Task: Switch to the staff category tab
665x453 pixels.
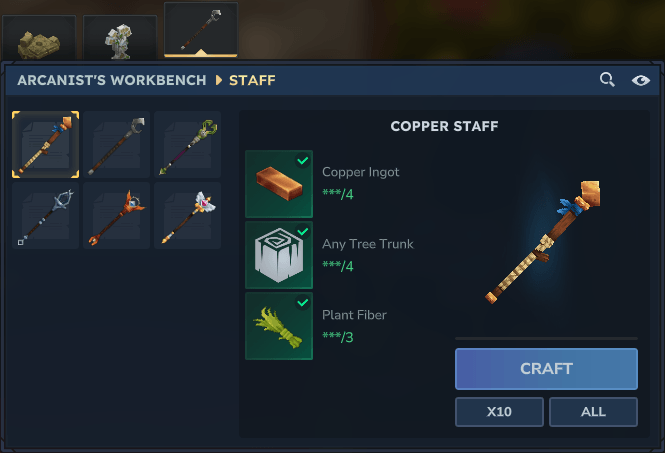Action: 200,29
